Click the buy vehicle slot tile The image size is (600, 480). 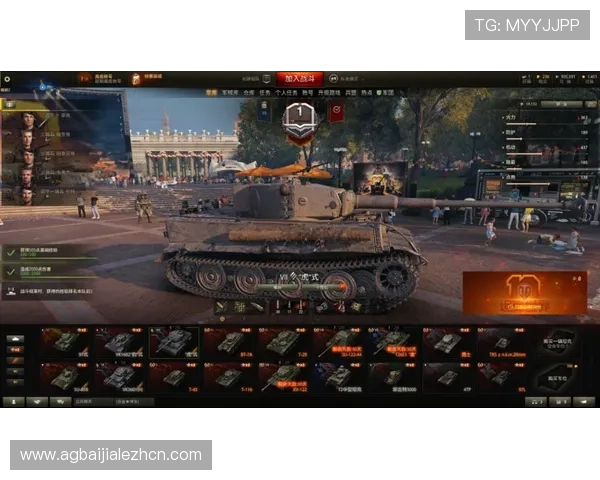(555, 343)
